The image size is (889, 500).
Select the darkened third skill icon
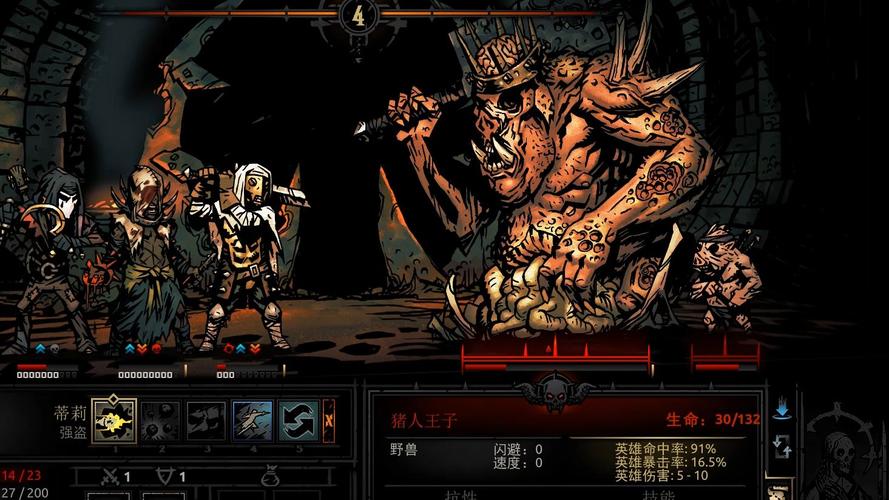tap(206, 420)
